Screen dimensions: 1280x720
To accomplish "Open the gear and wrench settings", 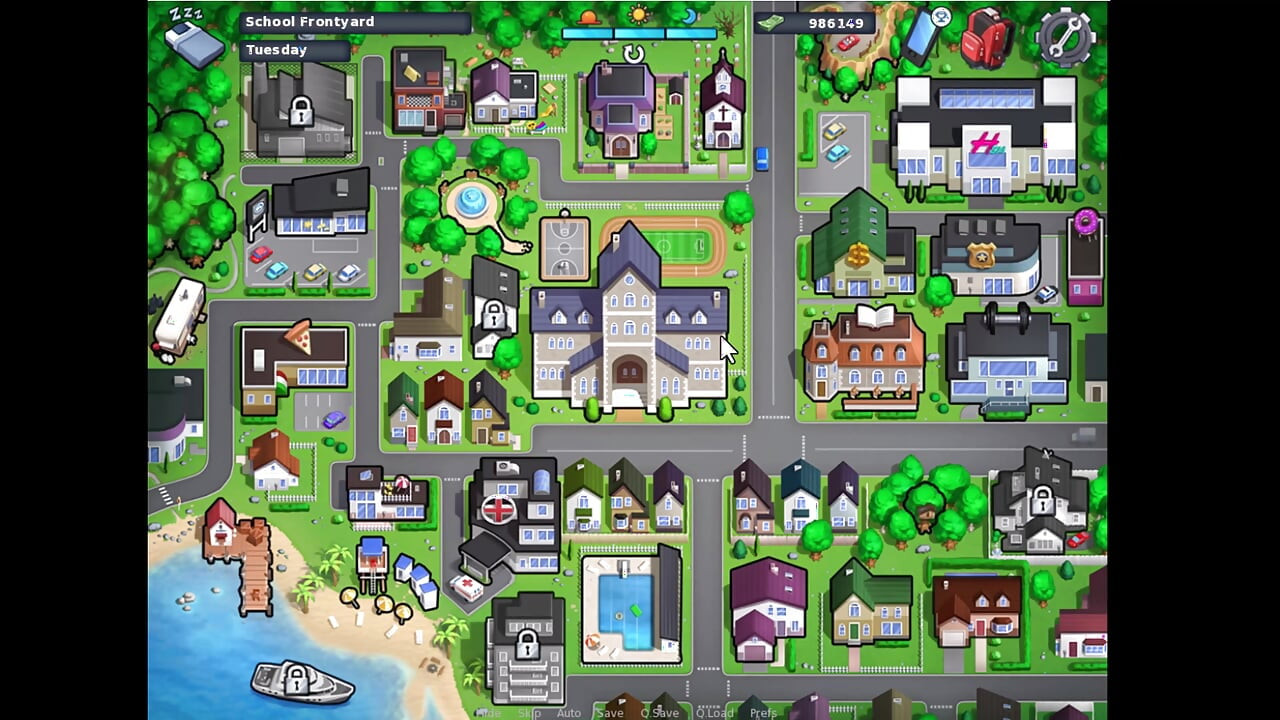I will tap(1066, 36).
